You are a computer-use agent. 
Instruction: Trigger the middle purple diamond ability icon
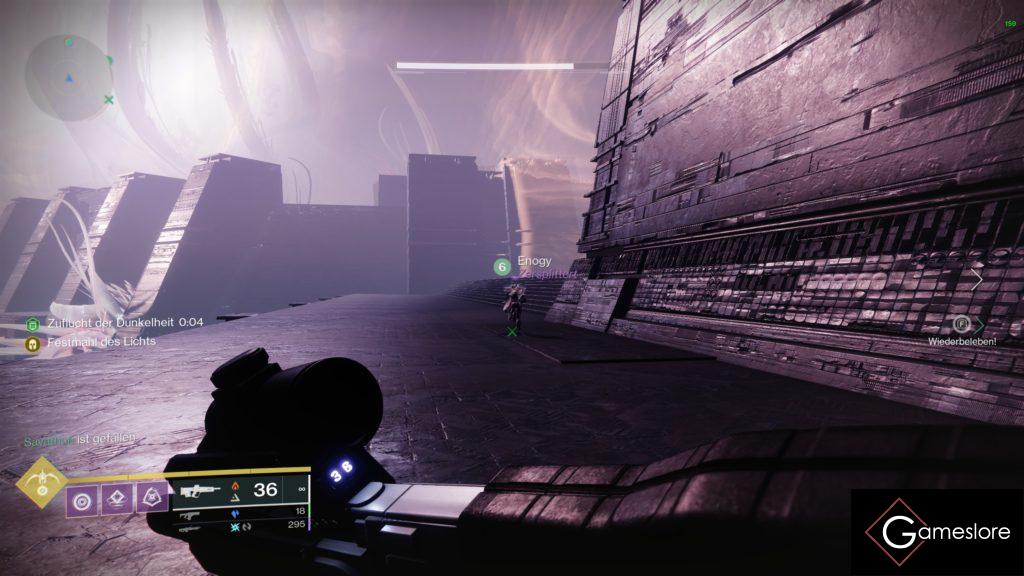(x=117, y=496)
